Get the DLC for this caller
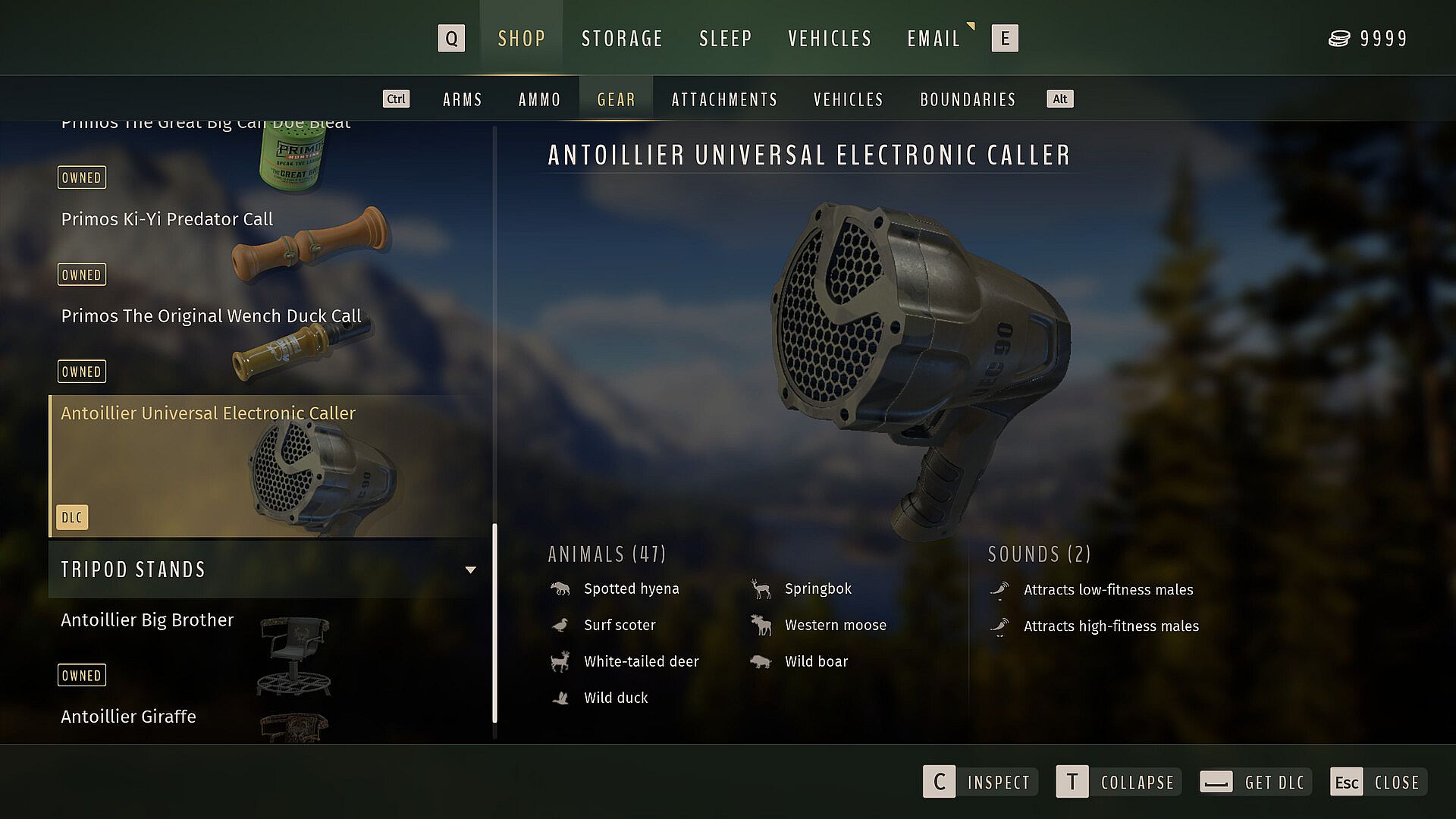 pos(1254,782)
